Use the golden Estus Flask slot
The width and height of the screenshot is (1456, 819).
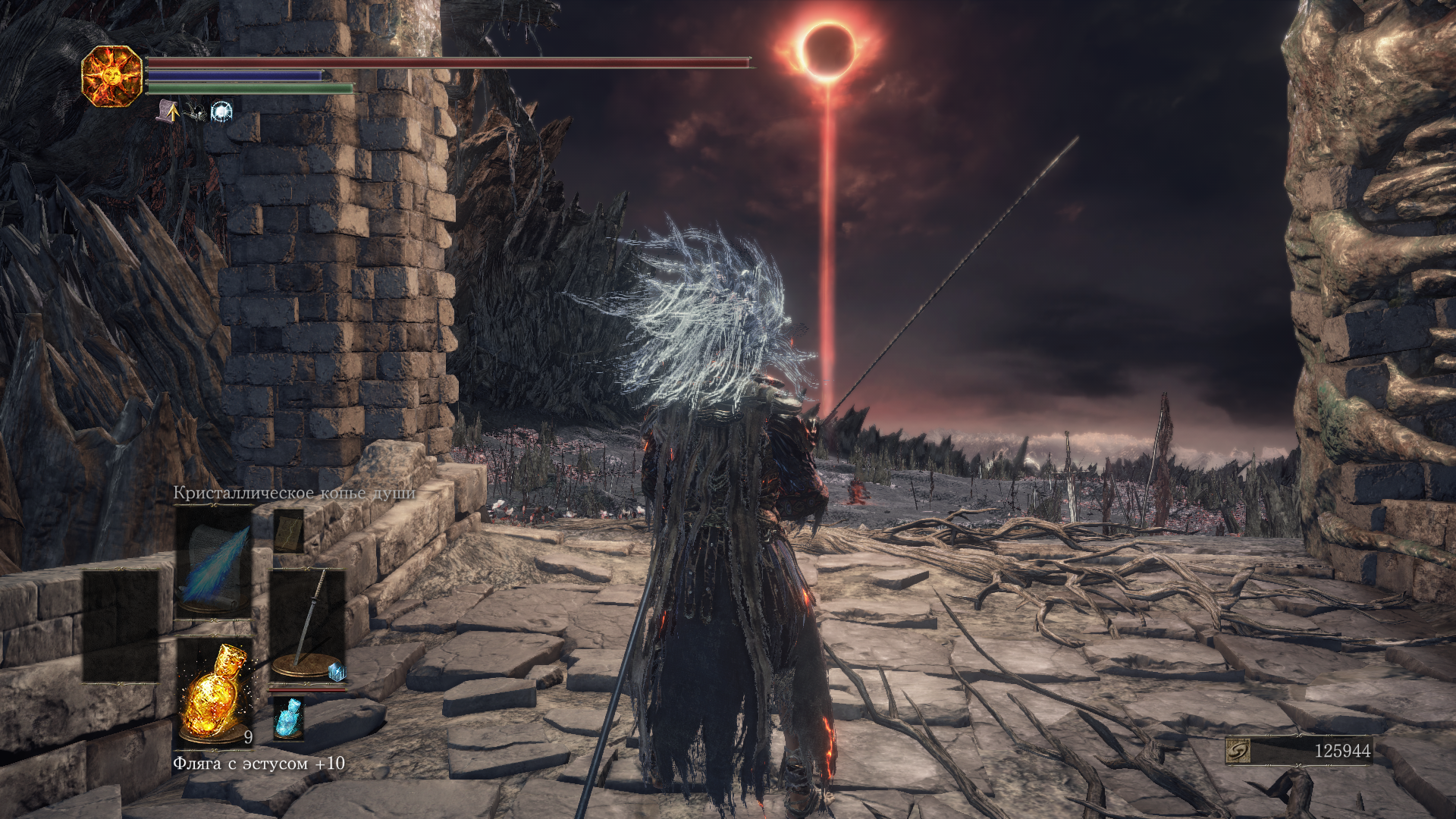(x=214, y=692)
